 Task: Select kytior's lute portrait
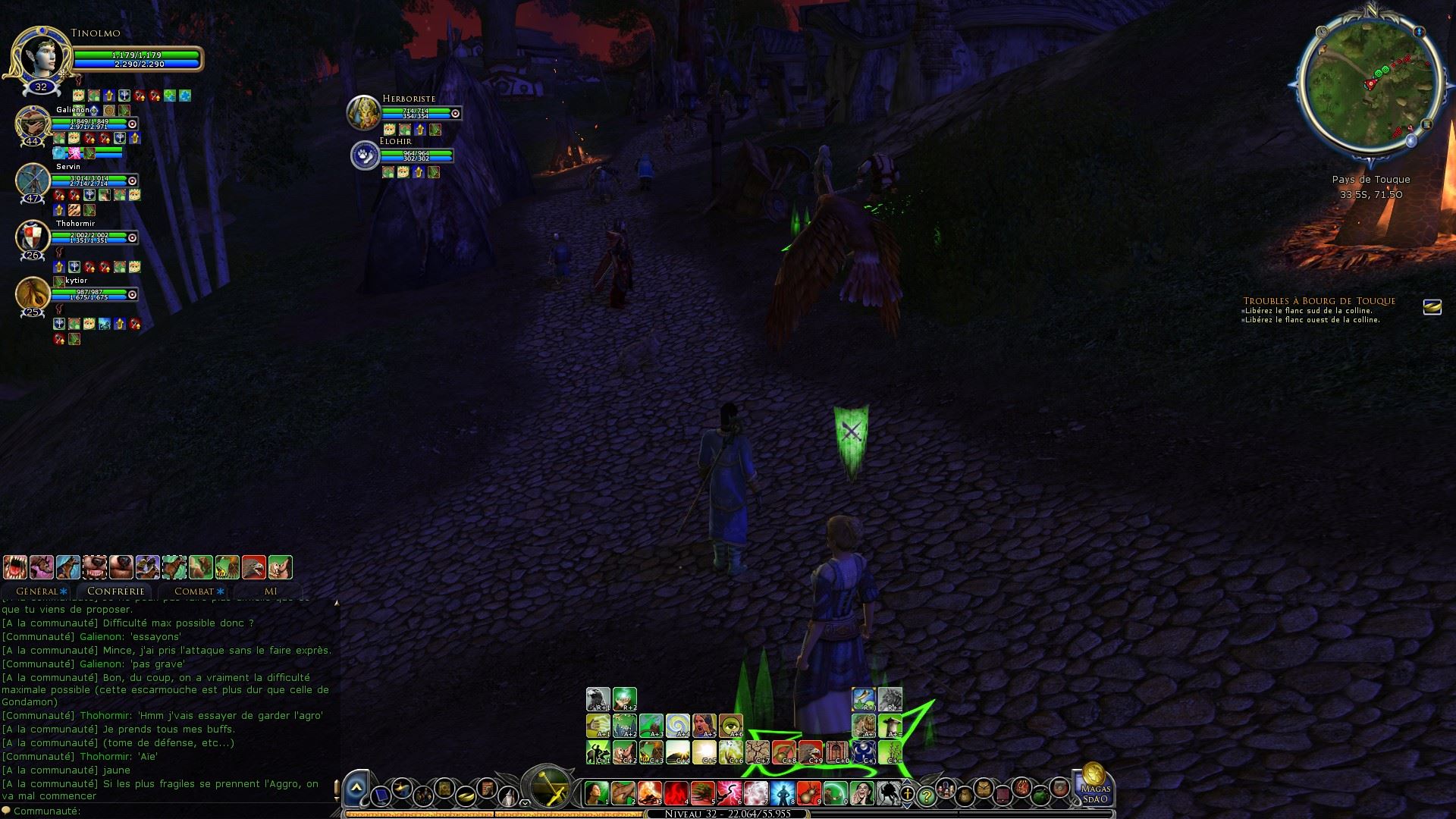[x=33, y=293]
